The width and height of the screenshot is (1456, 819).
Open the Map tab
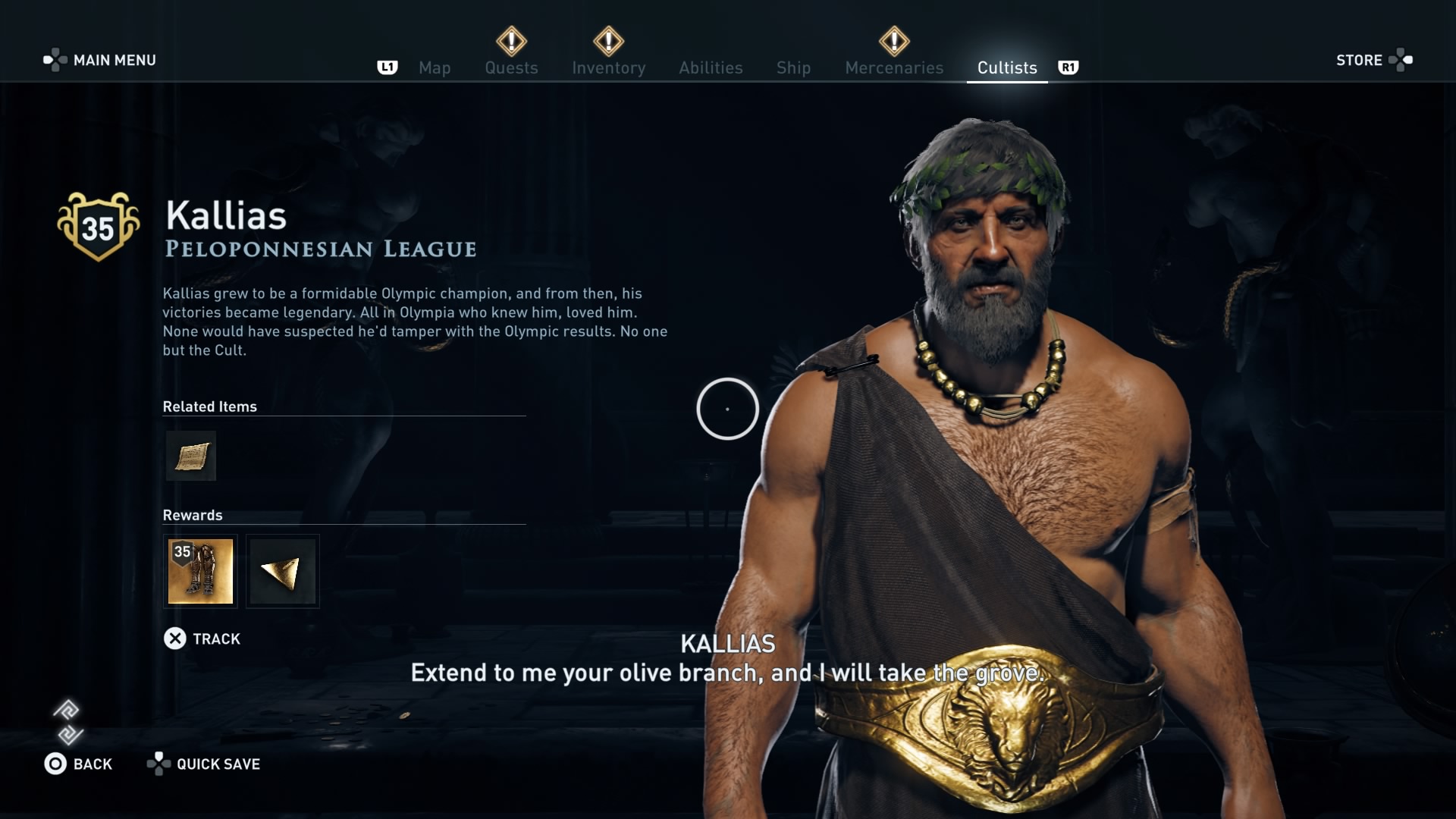coord(435,67)
